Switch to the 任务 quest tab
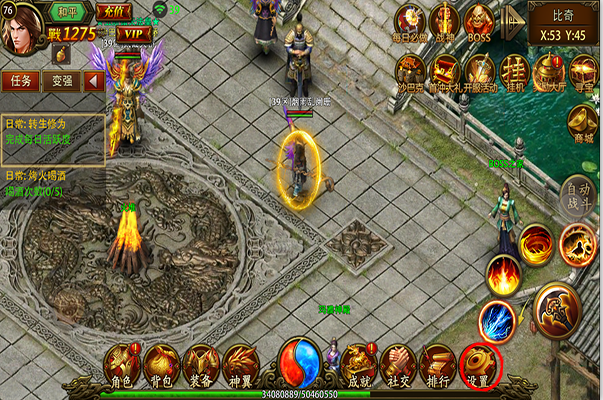This screenshot has height=400, width=603. [20, 79]
